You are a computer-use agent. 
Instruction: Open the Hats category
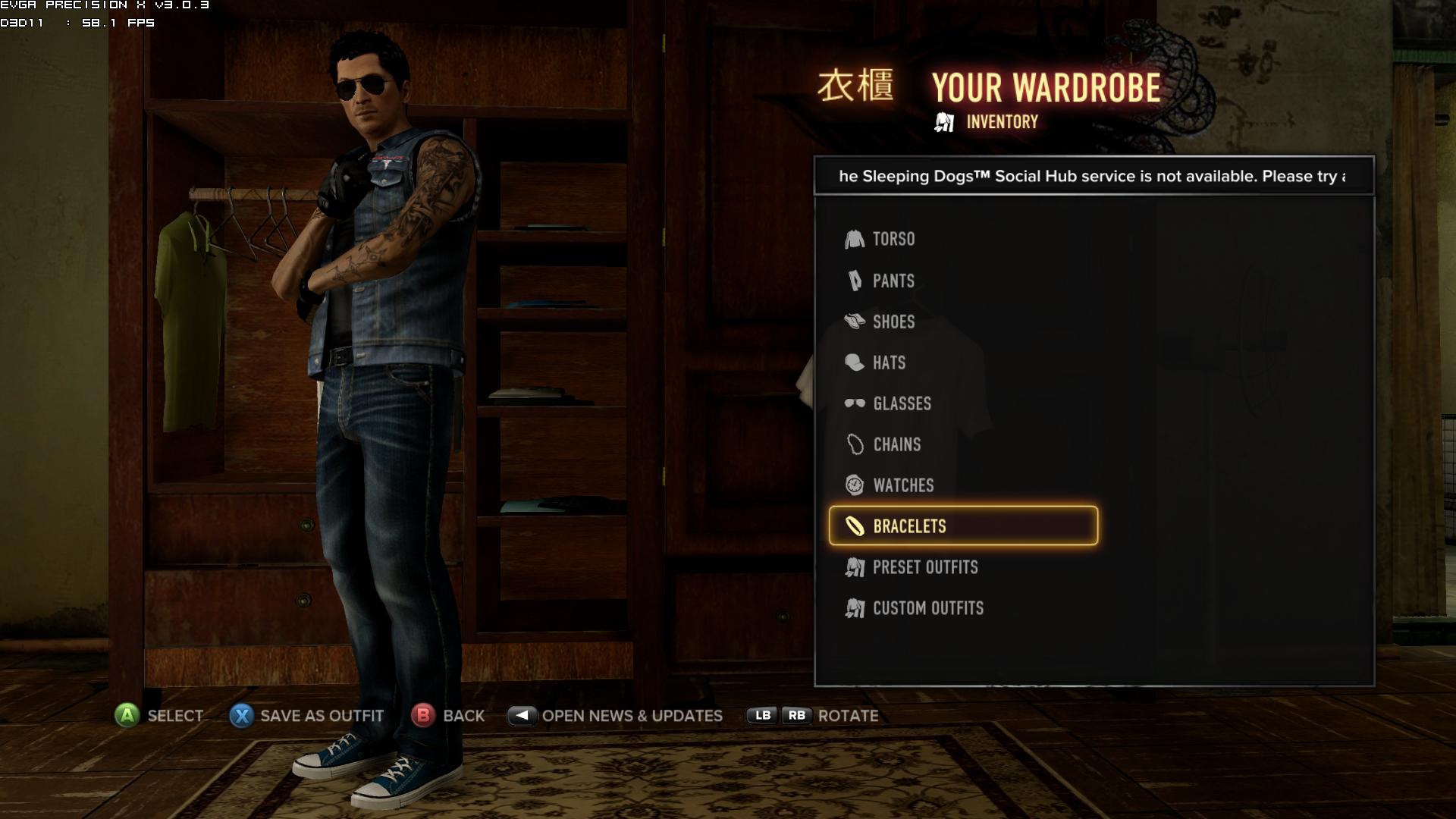click(x=888, y=363)
